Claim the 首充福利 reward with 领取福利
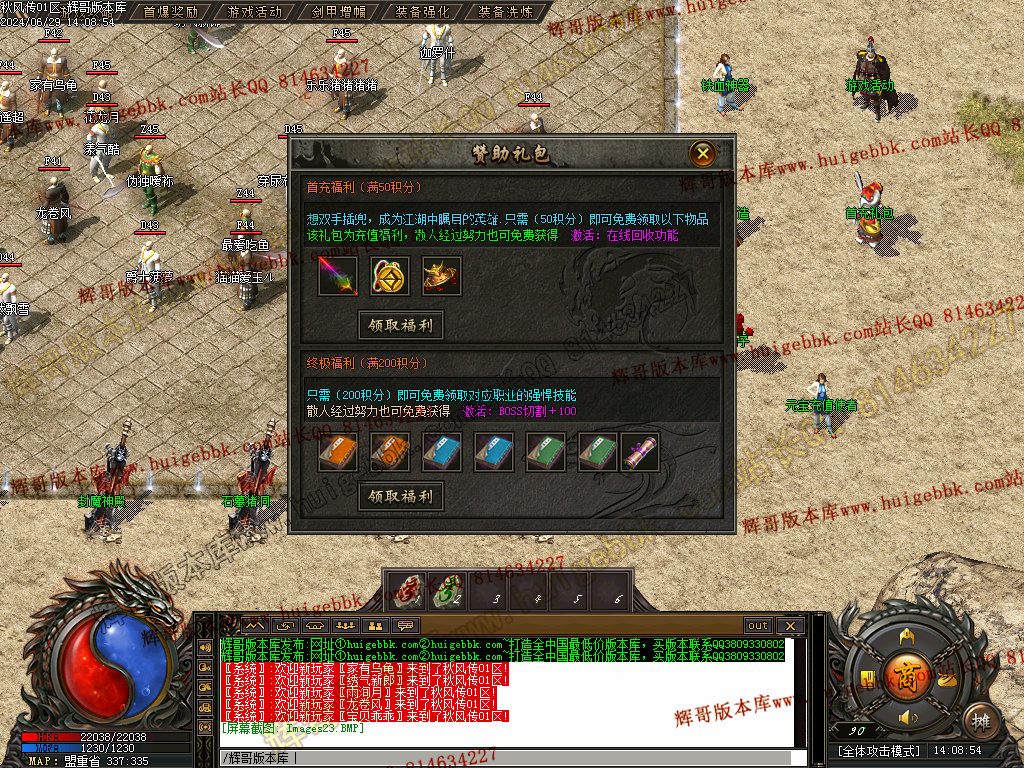This screenshot has height=768, width=1024. pyautogui.click(x=400, y=325)
